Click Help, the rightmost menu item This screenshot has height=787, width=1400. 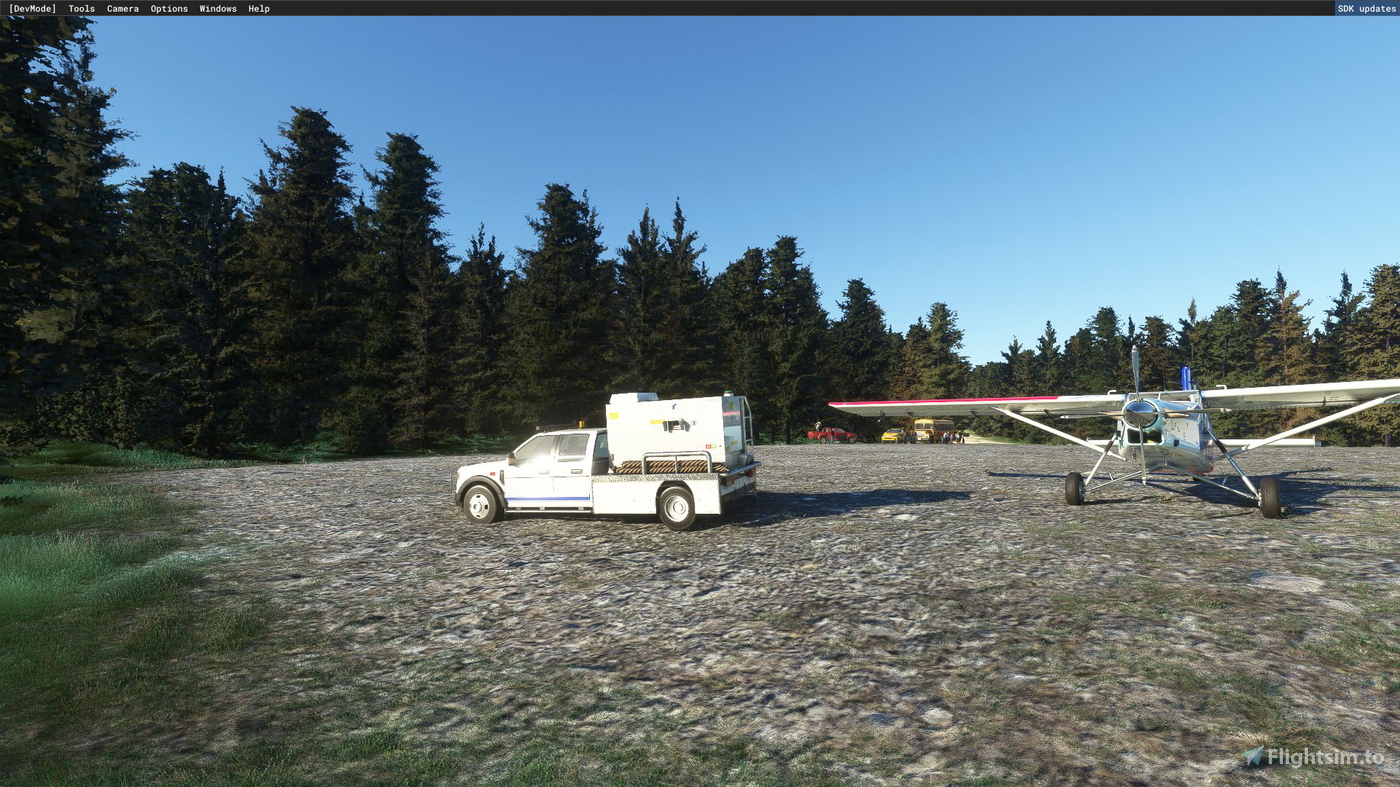click(x=257, y=8)
